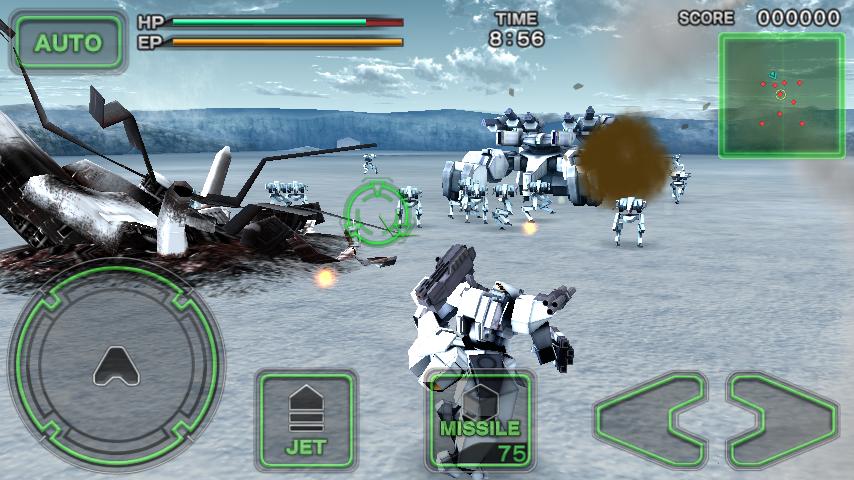854x480 pixels.
Task: Toggle the AUTO fire button
Action: click(x=68, y=42)
